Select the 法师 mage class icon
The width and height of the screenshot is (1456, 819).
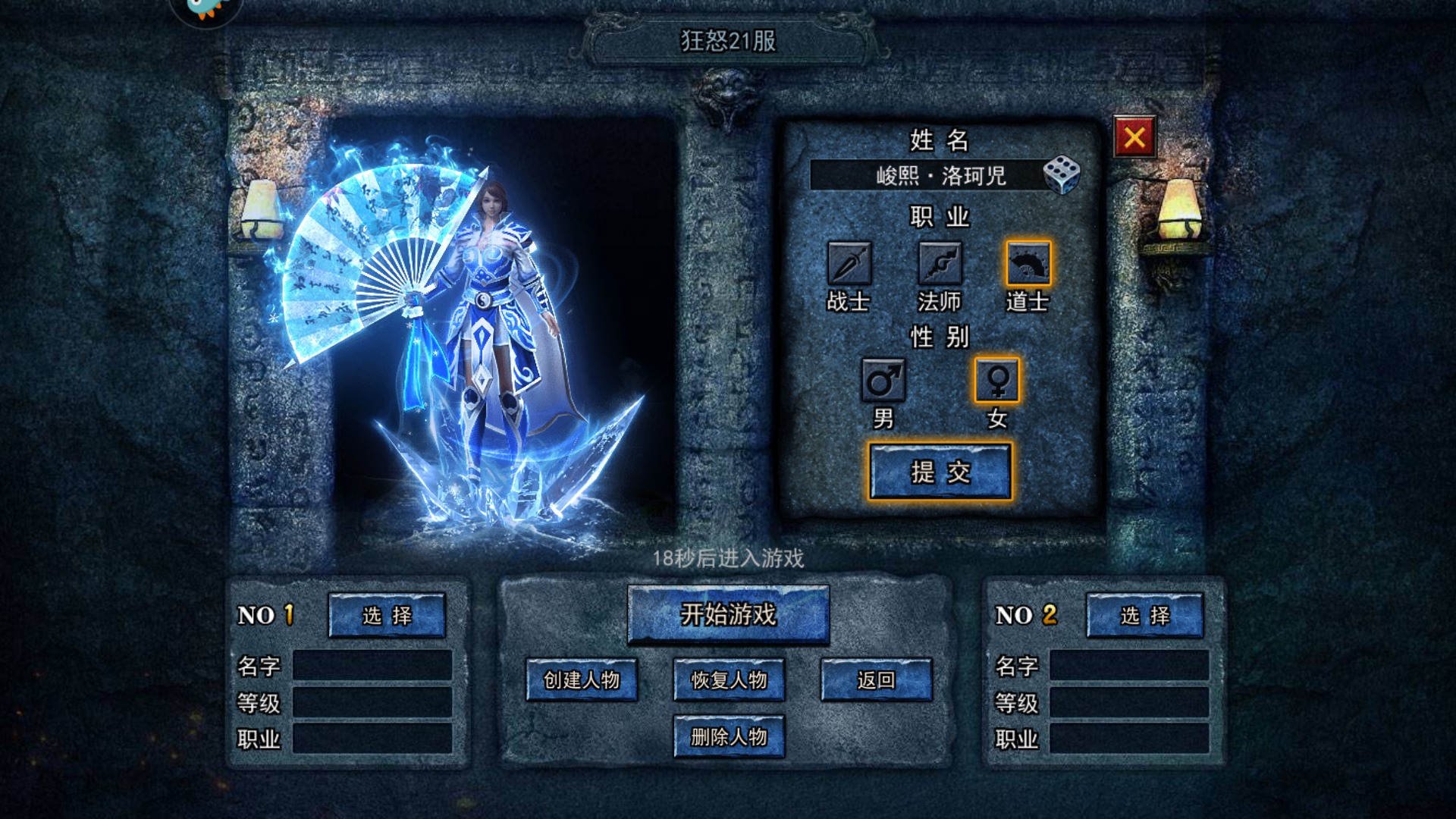940,264
